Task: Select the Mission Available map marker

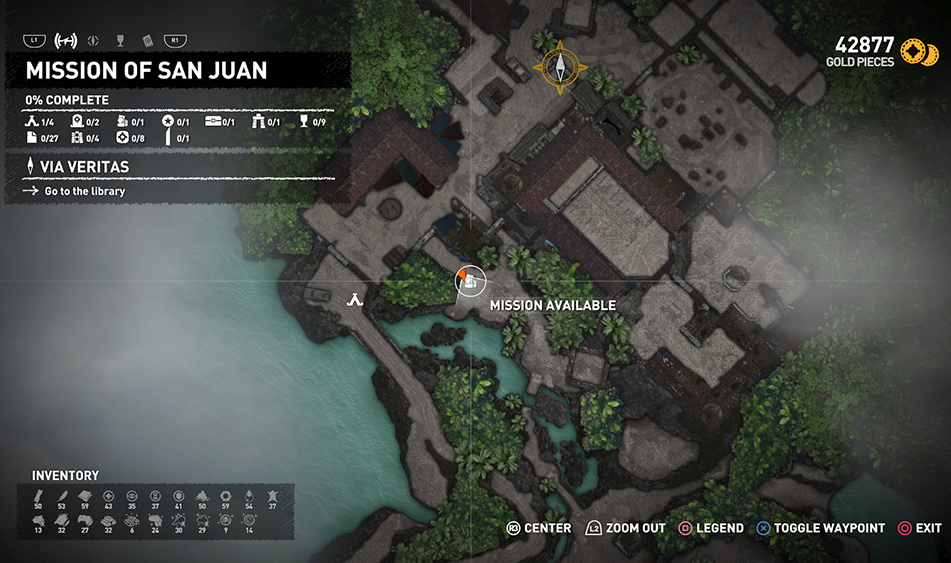Action: pos(468,282)
